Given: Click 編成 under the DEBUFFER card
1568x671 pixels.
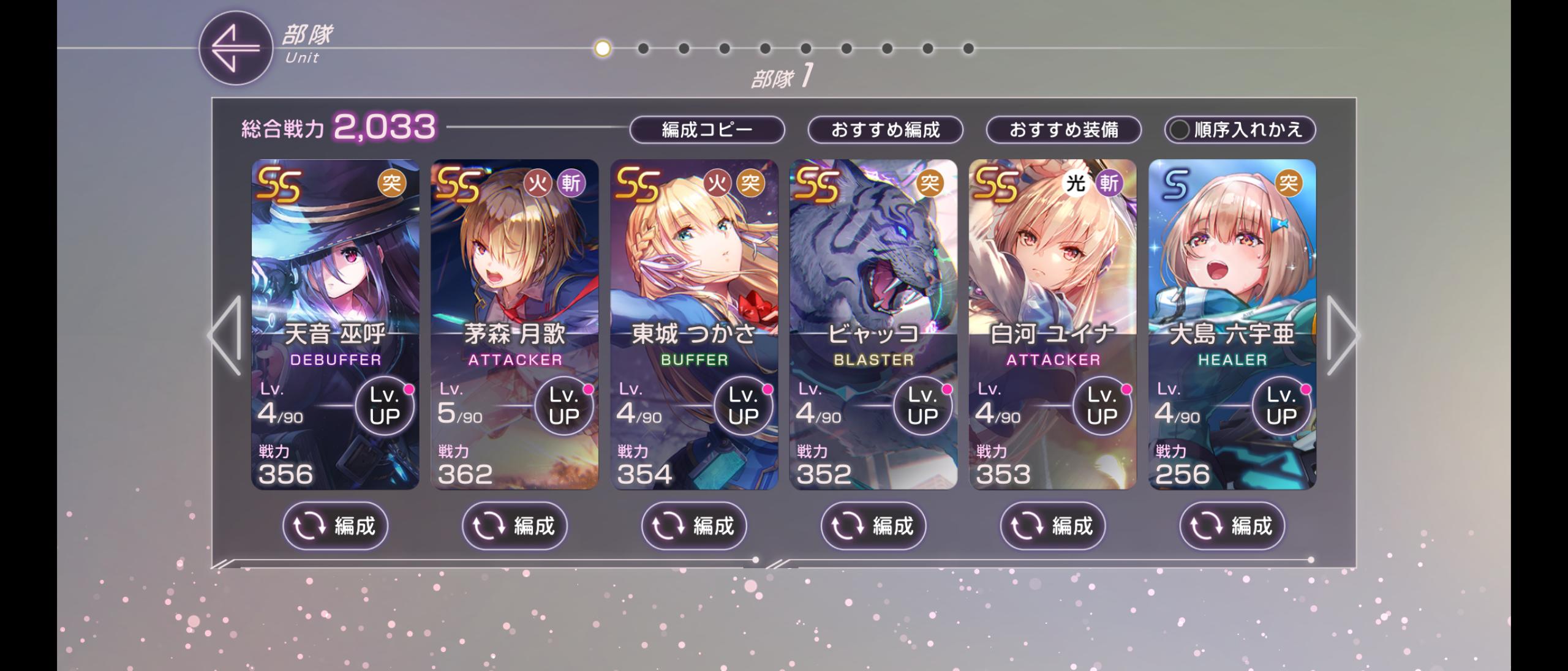Looking at the screenshot, I should 335,526.
